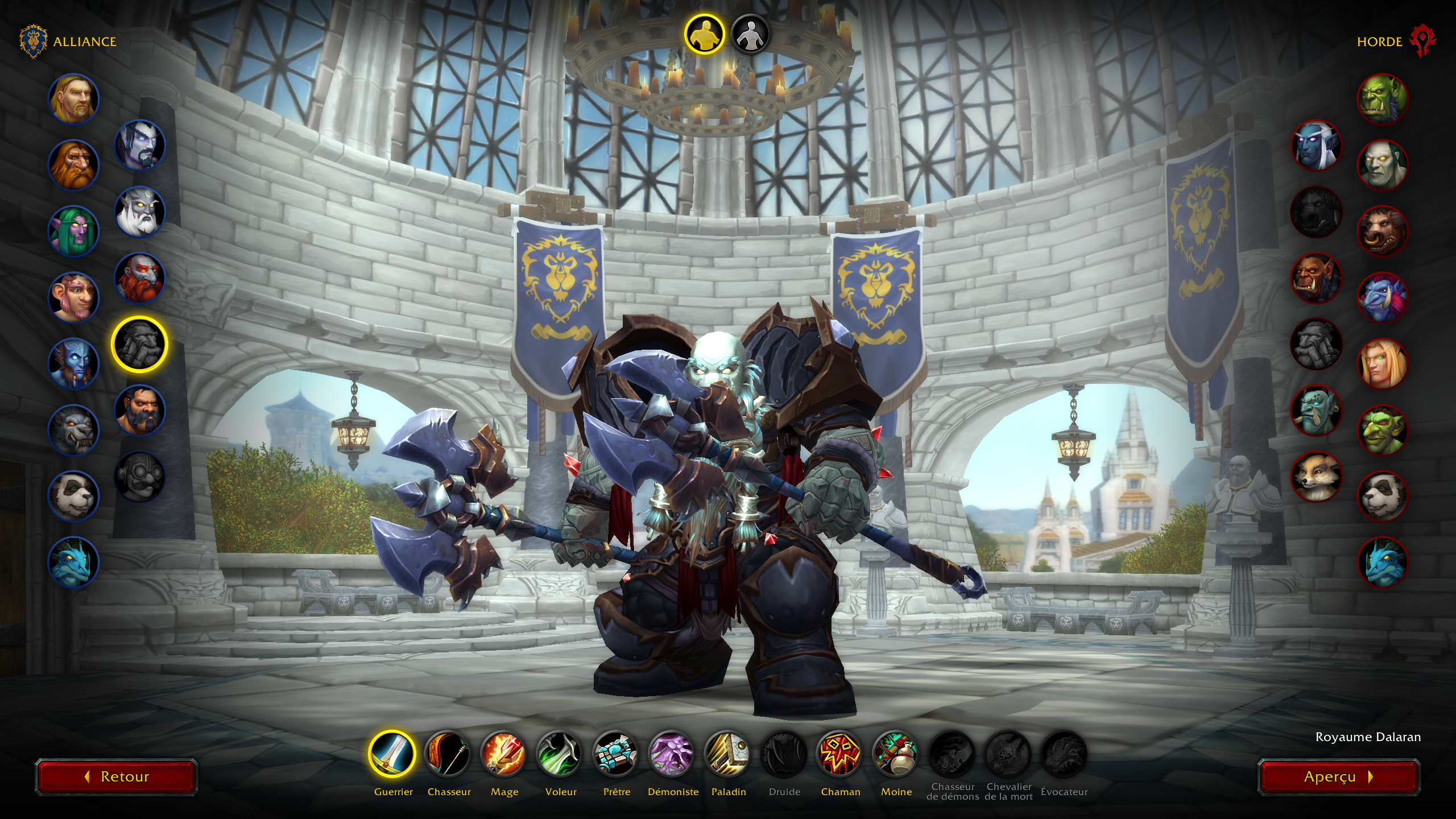Choose the Chasseur class icon

[x=448, y=754]
